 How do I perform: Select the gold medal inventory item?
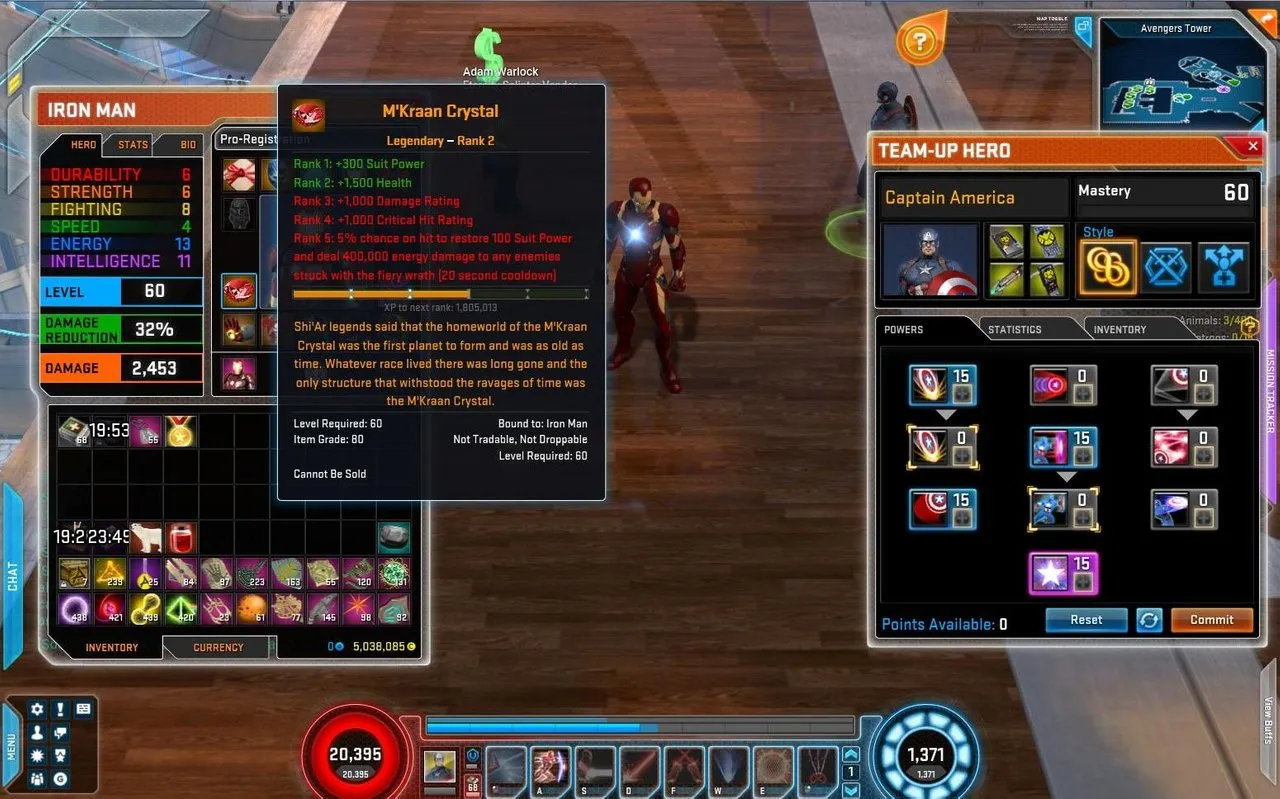tap(180, 431)
